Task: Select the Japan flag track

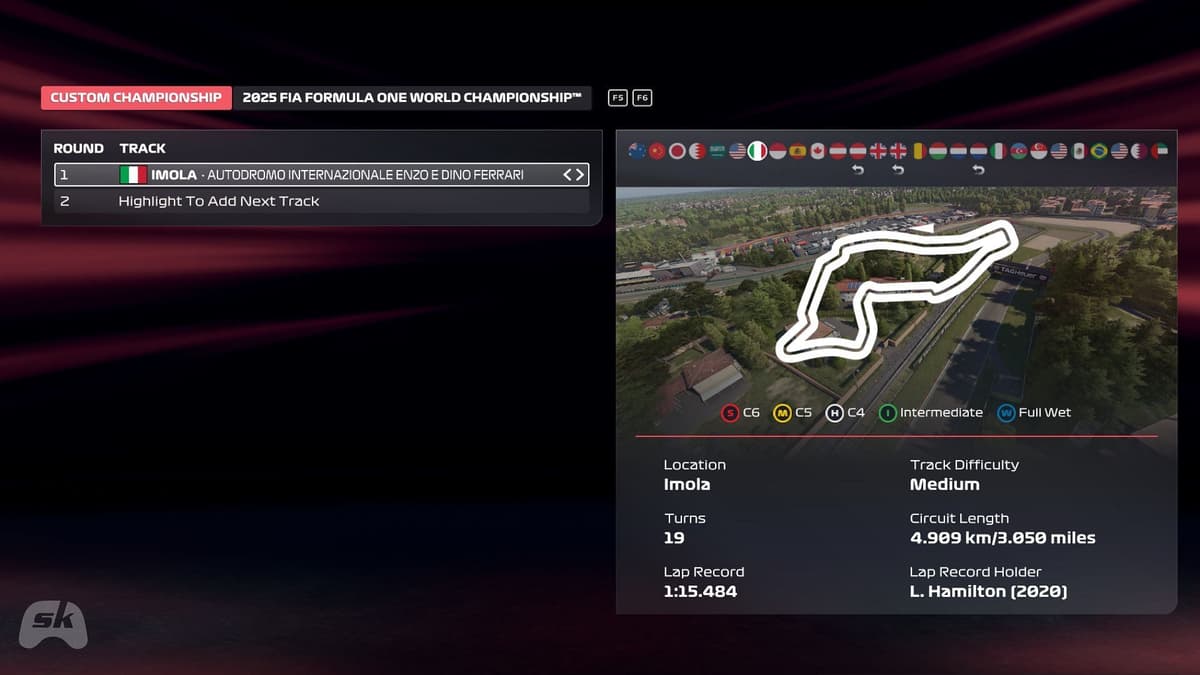Action: (677, 151)
